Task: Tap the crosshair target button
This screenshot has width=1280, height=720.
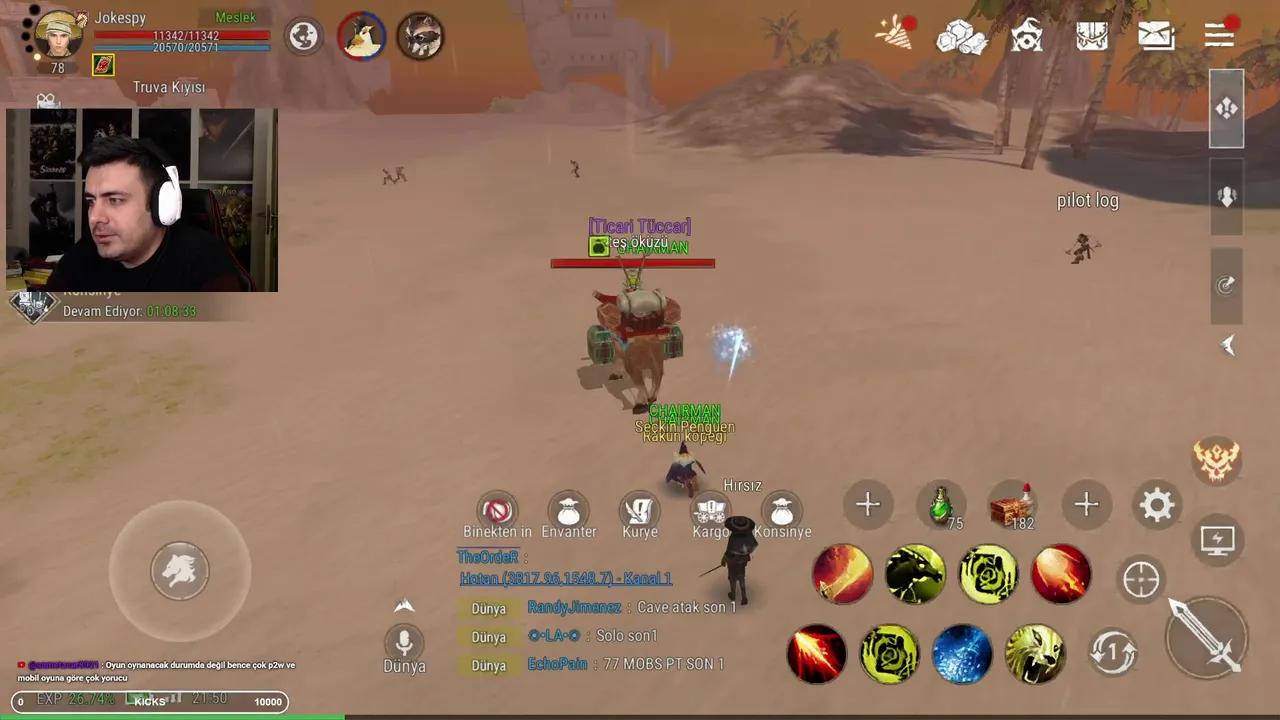Action: coord(1141,580)
